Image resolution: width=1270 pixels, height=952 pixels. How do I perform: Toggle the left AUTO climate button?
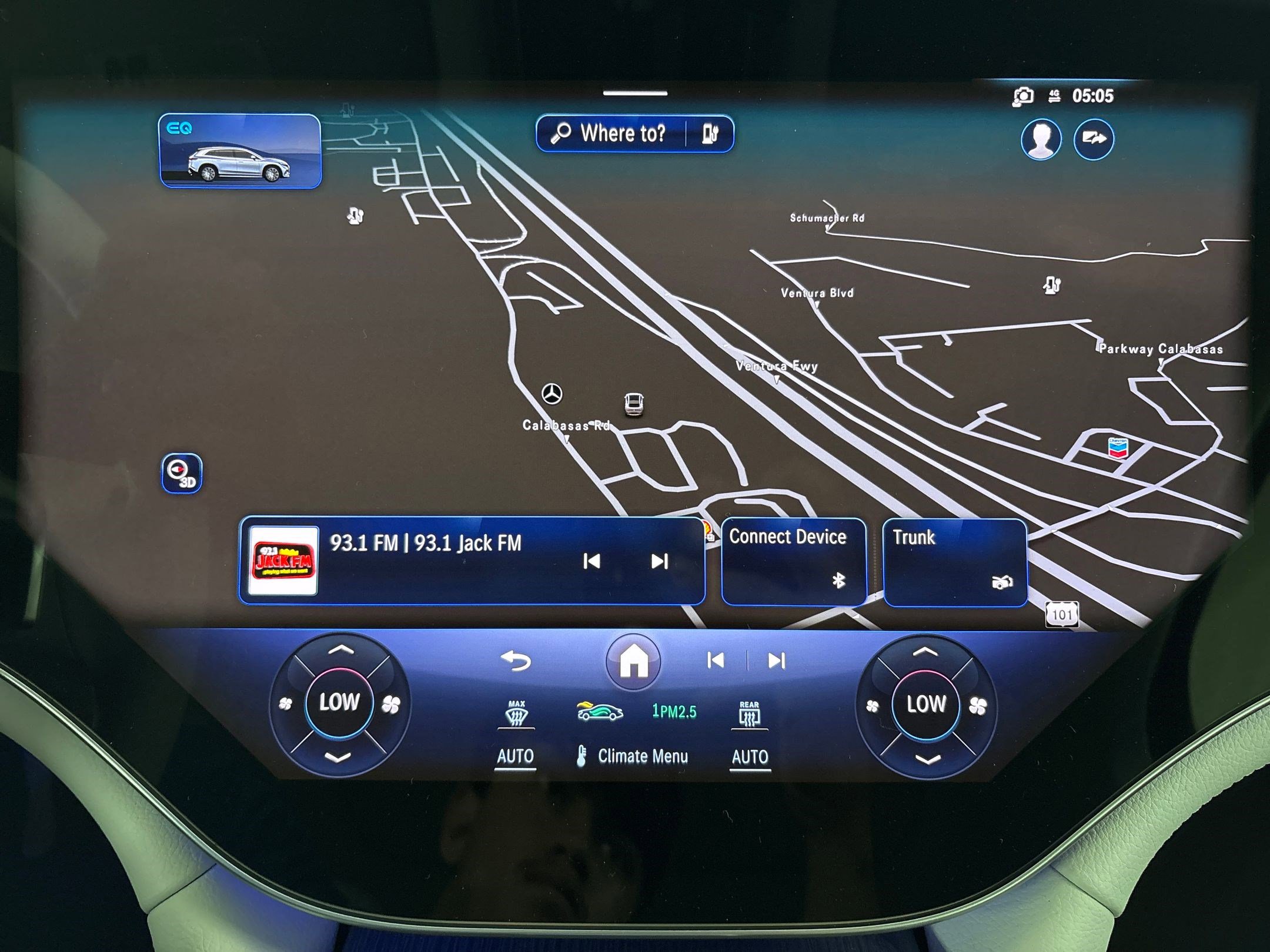point(515,756)
